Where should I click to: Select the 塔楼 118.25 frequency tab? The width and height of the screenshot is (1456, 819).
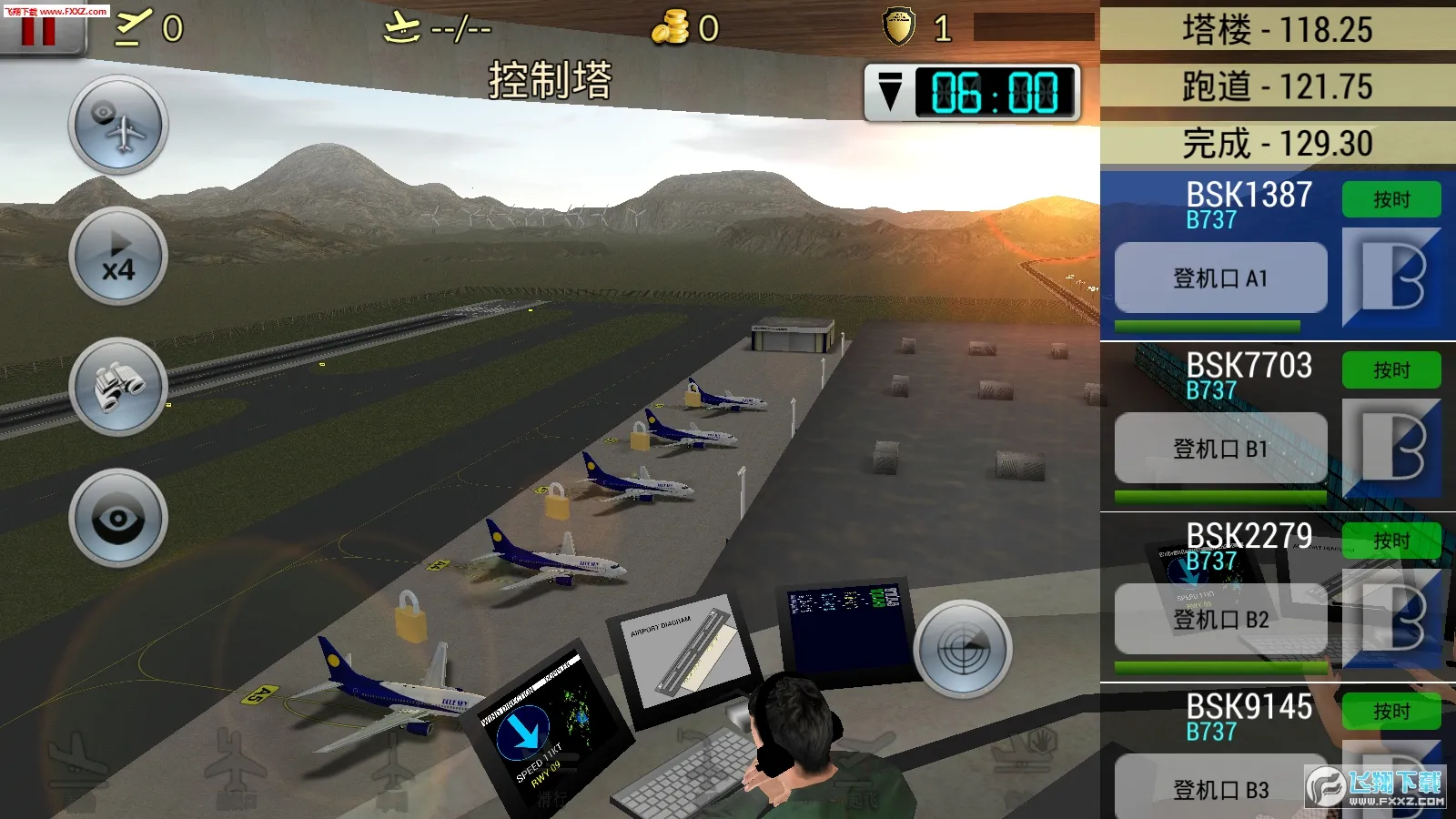1277,29
